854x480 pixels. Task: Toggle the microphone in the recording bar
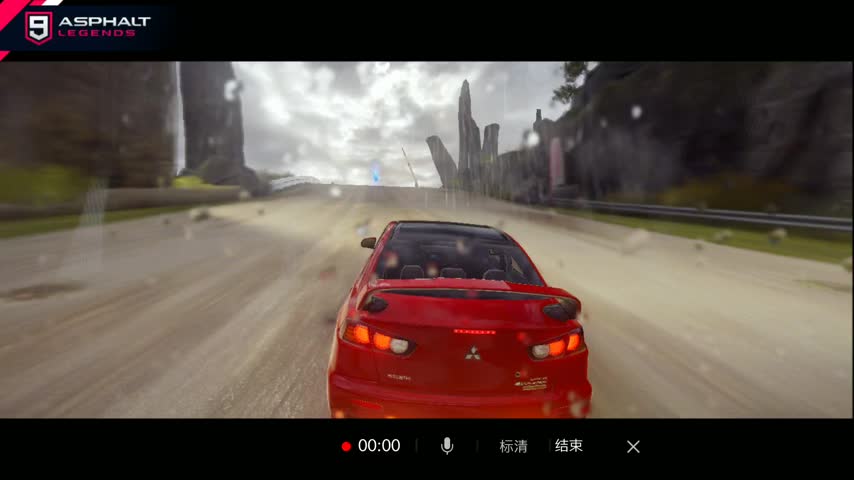(x=447, y=446)
